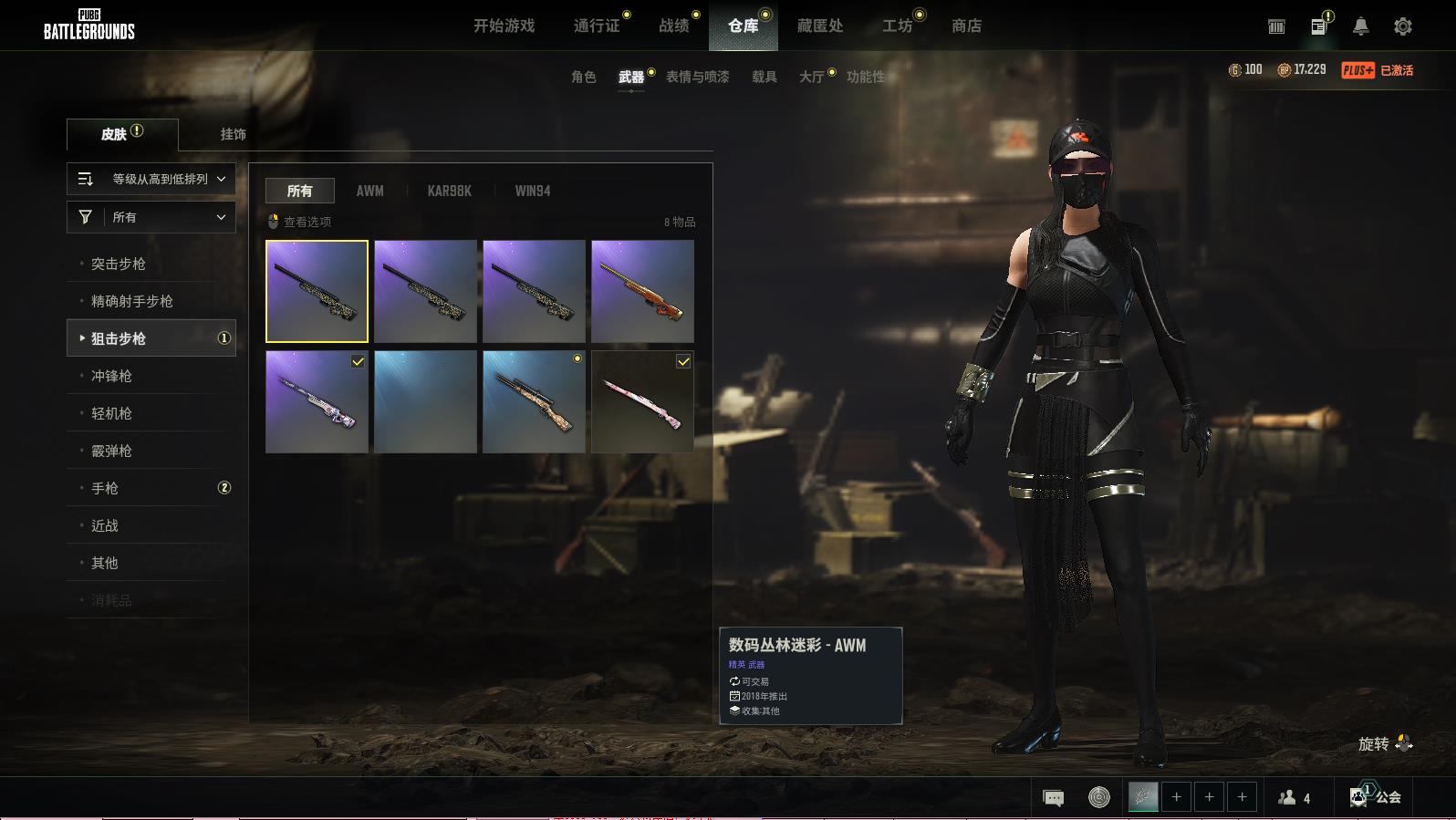The image size is (1456, 820).
Task: Open the 所有 filter dropdown
Action: point(151,217)
